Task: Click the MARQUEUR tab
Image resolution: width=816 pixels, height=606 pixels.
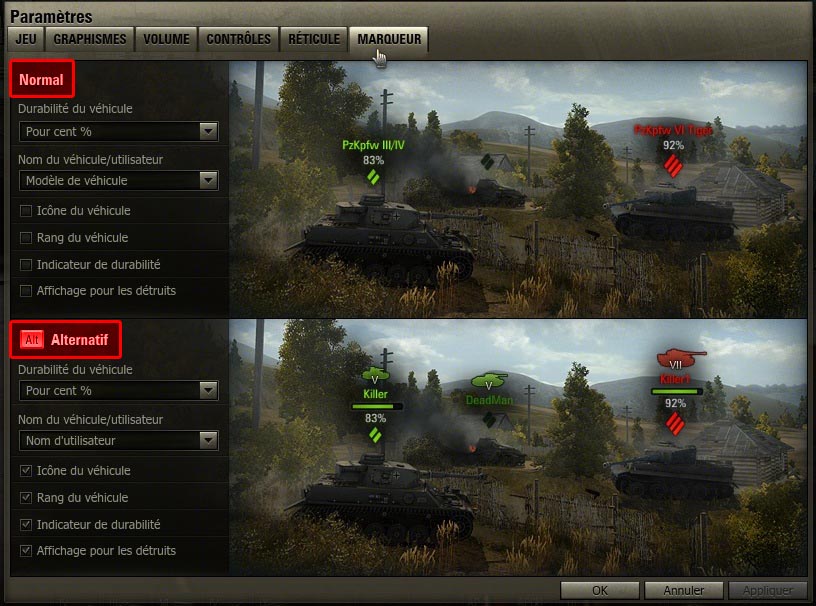Action: [x=388, y=39]
